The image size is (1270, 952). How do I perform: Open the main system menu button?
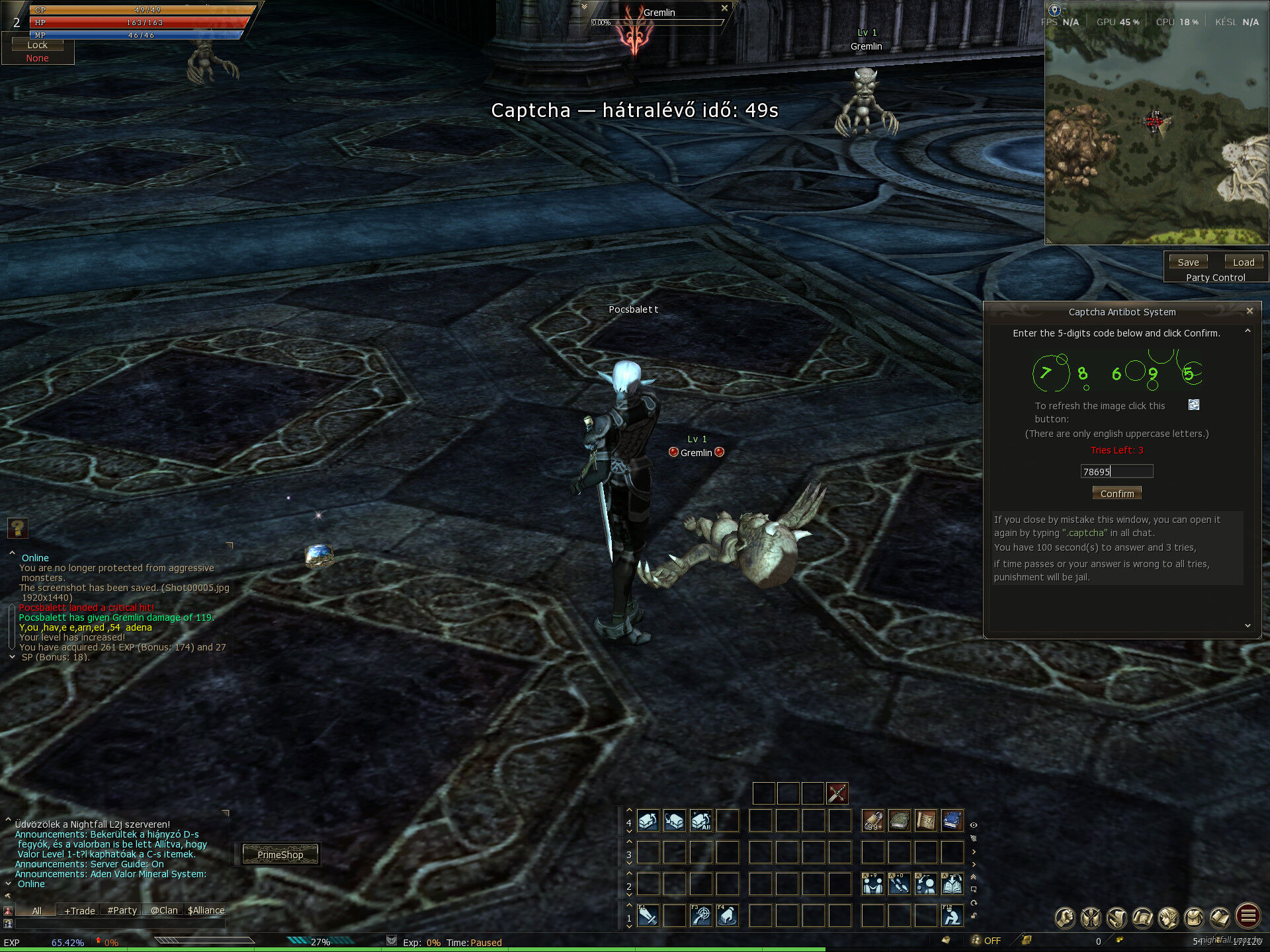click(x=1248, y=916)
